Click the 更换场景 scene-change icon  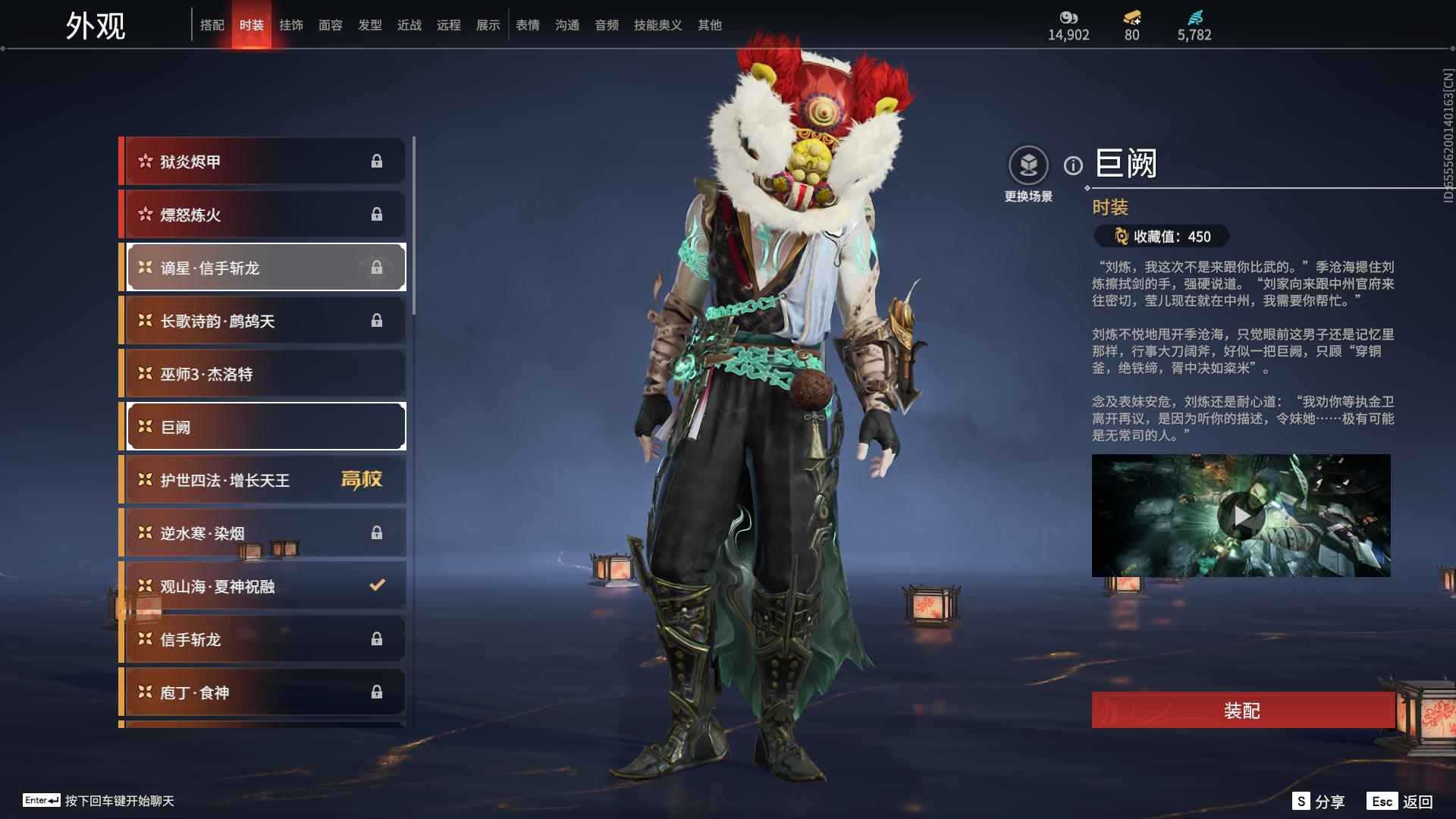[1028, 165]
